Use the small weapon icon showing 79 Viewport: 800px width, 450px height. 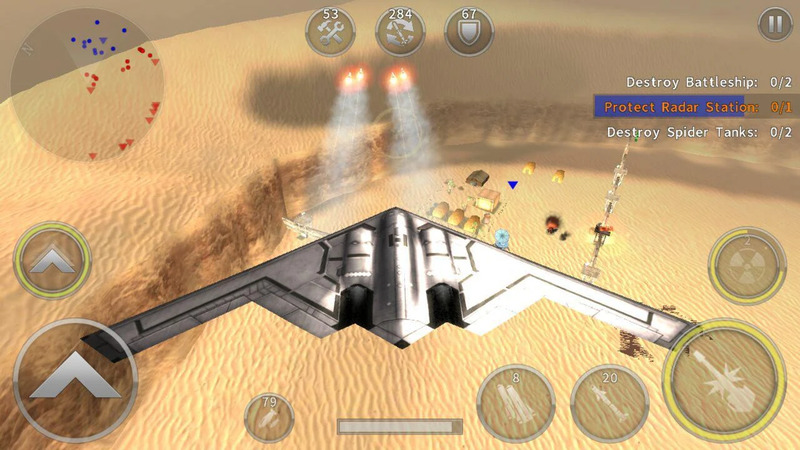[x=268, y=418]
